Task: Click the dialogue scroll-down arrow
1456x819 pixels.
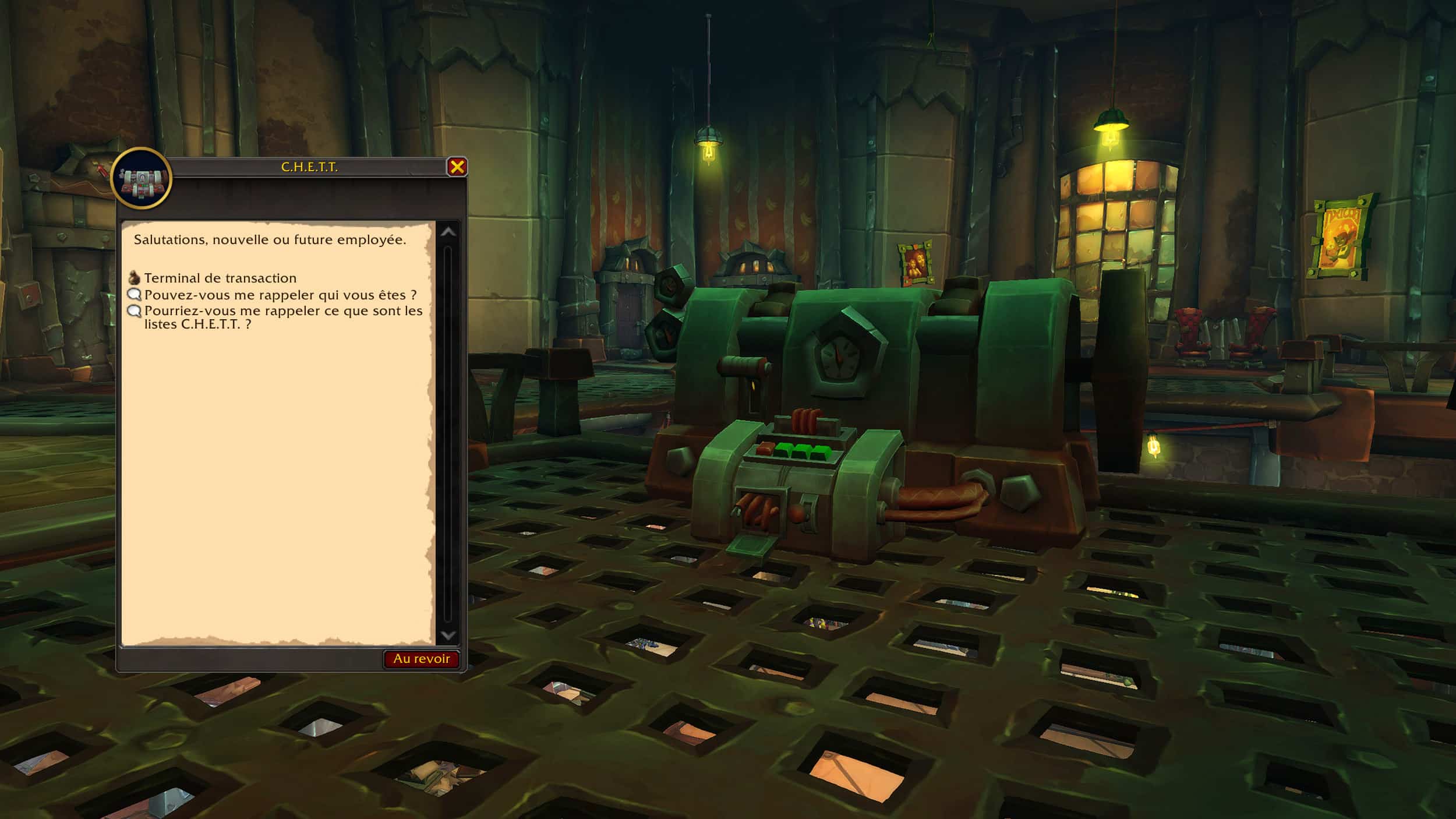Action: 448,636
